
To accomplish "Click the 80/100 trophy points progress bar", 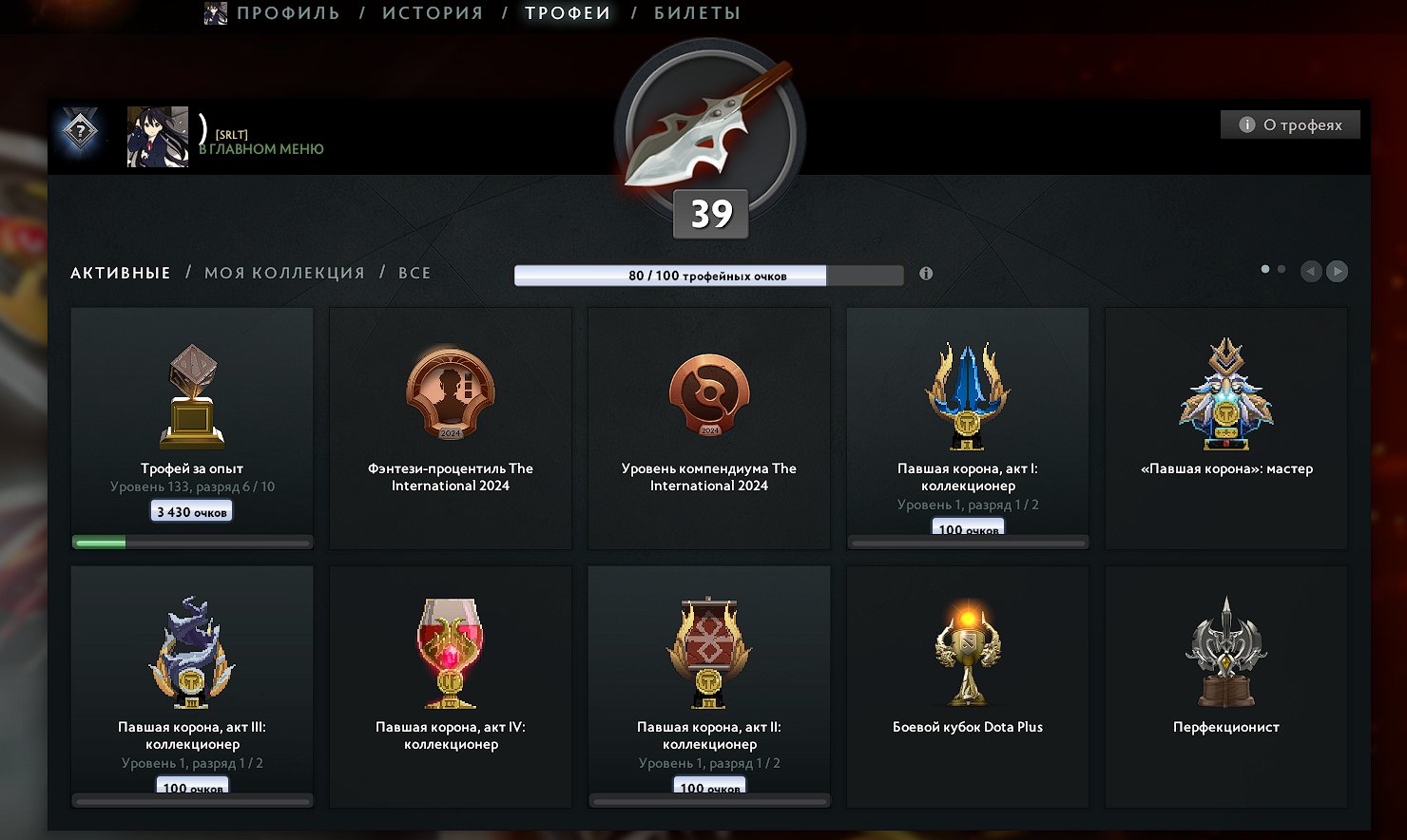I will point(708,275).
